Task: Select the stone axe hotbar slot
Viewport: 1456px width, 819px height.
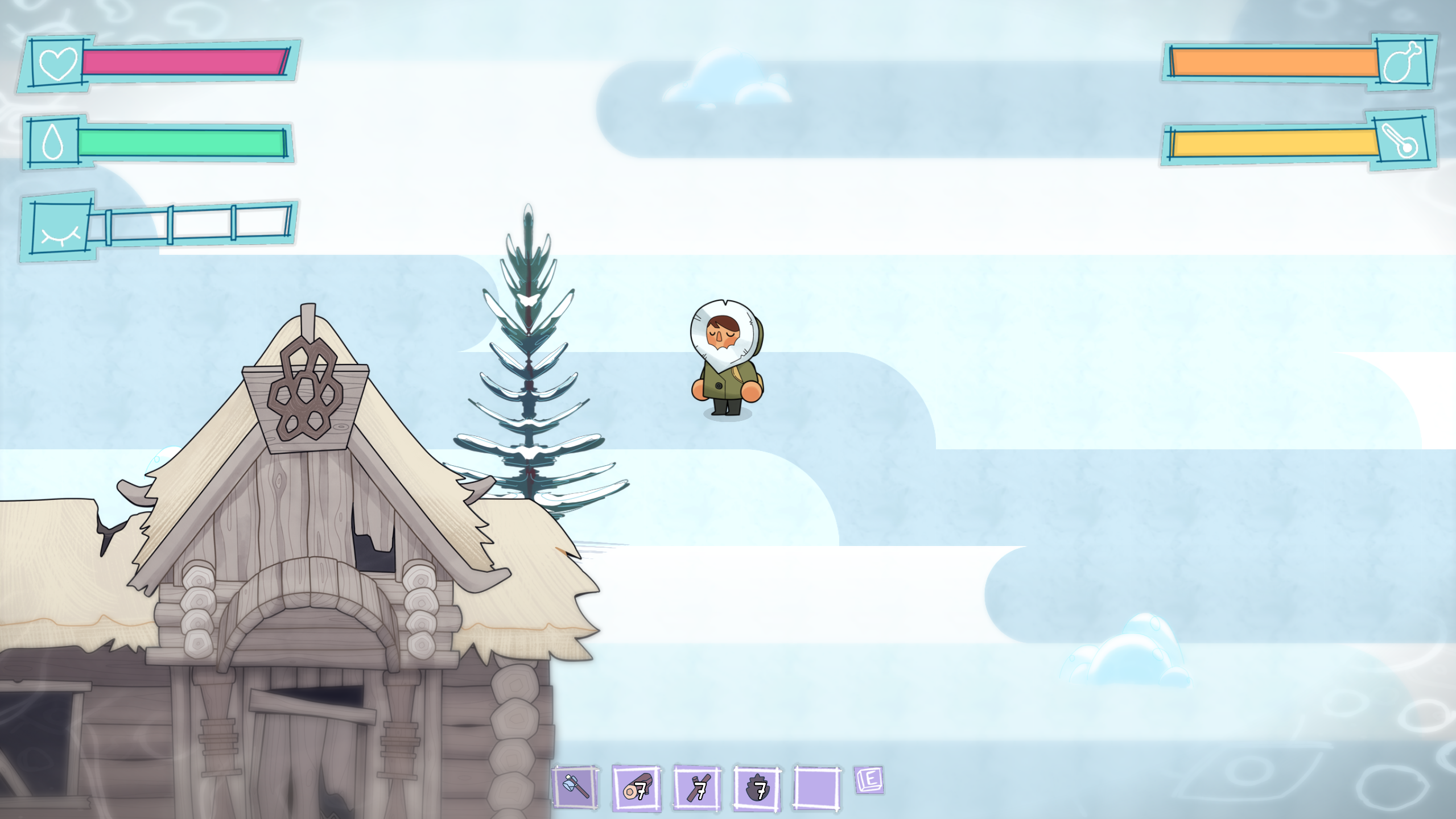Action: [x=576, y=787]
